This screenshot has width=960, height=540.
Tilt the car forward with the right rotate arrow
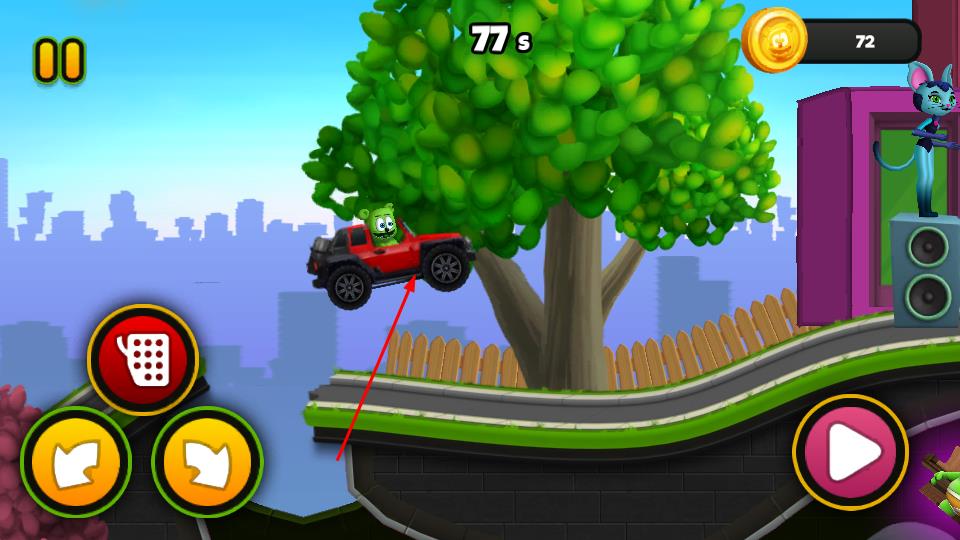coord(207,463)
